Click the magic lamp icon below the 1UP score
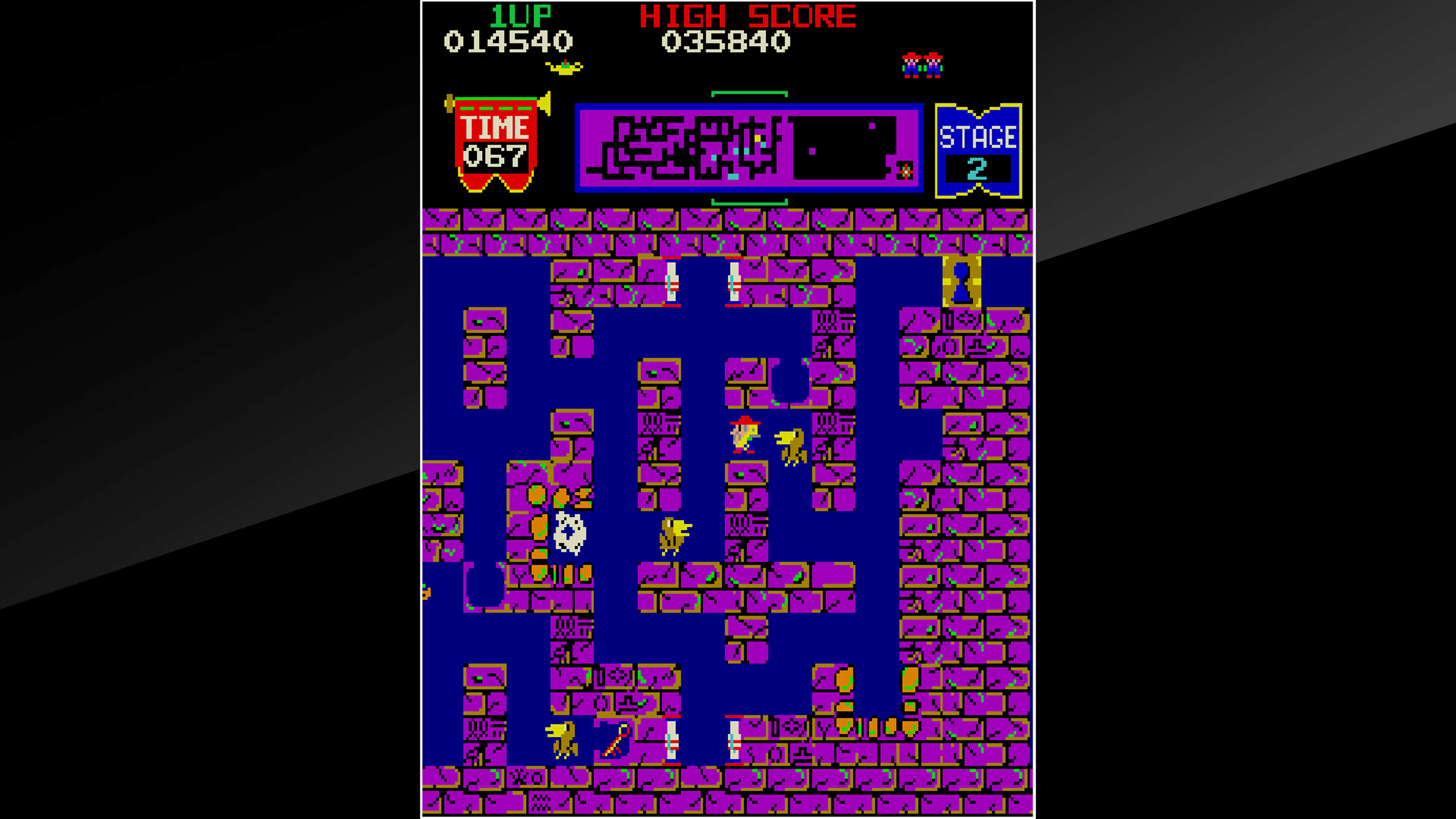Image resolution: width=1456 pixels, height=819 pixels. (x=565, y=68)
